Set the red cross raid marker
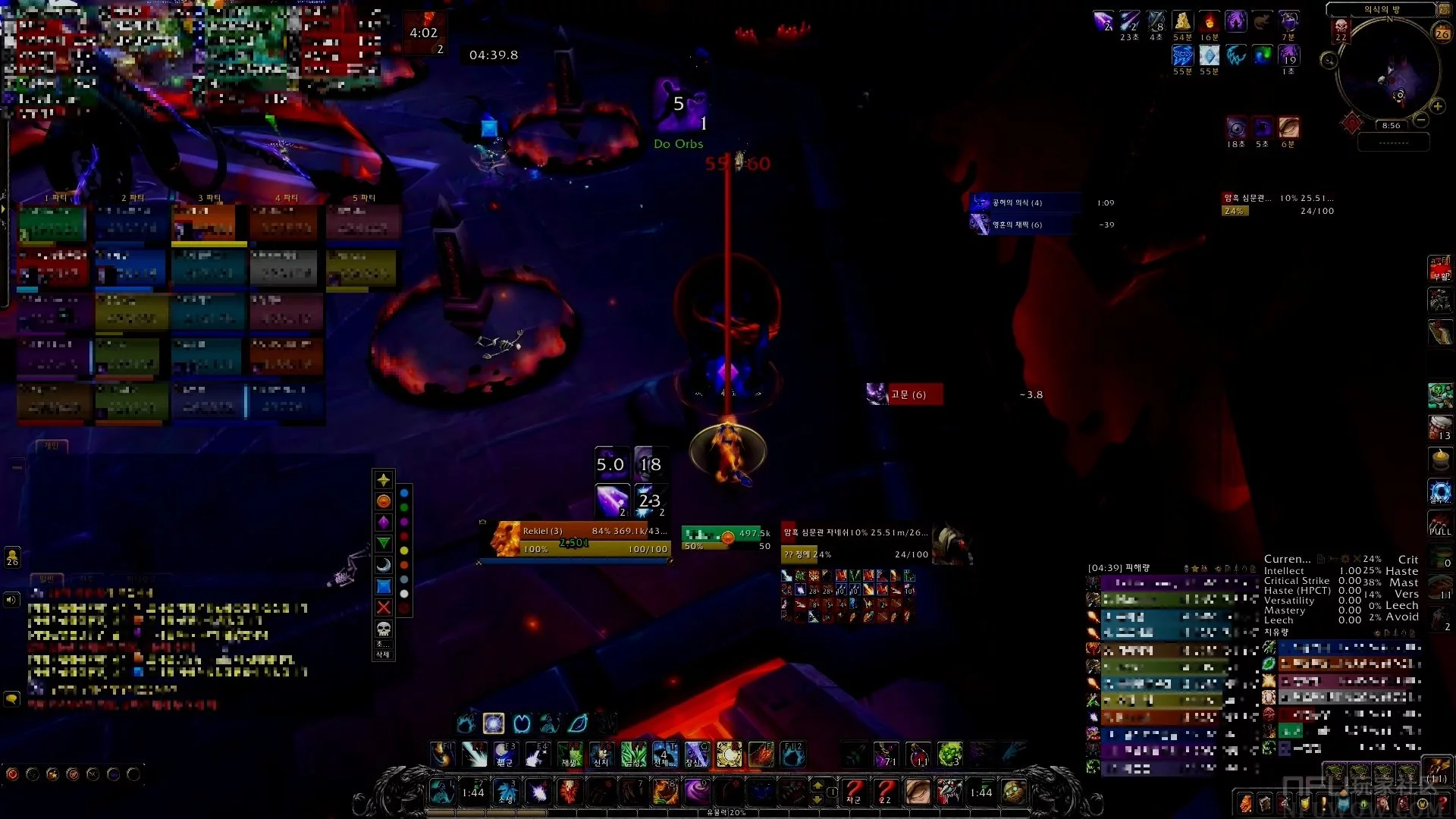The width and height of the screenshot is (1456, 819). [384, 607]
